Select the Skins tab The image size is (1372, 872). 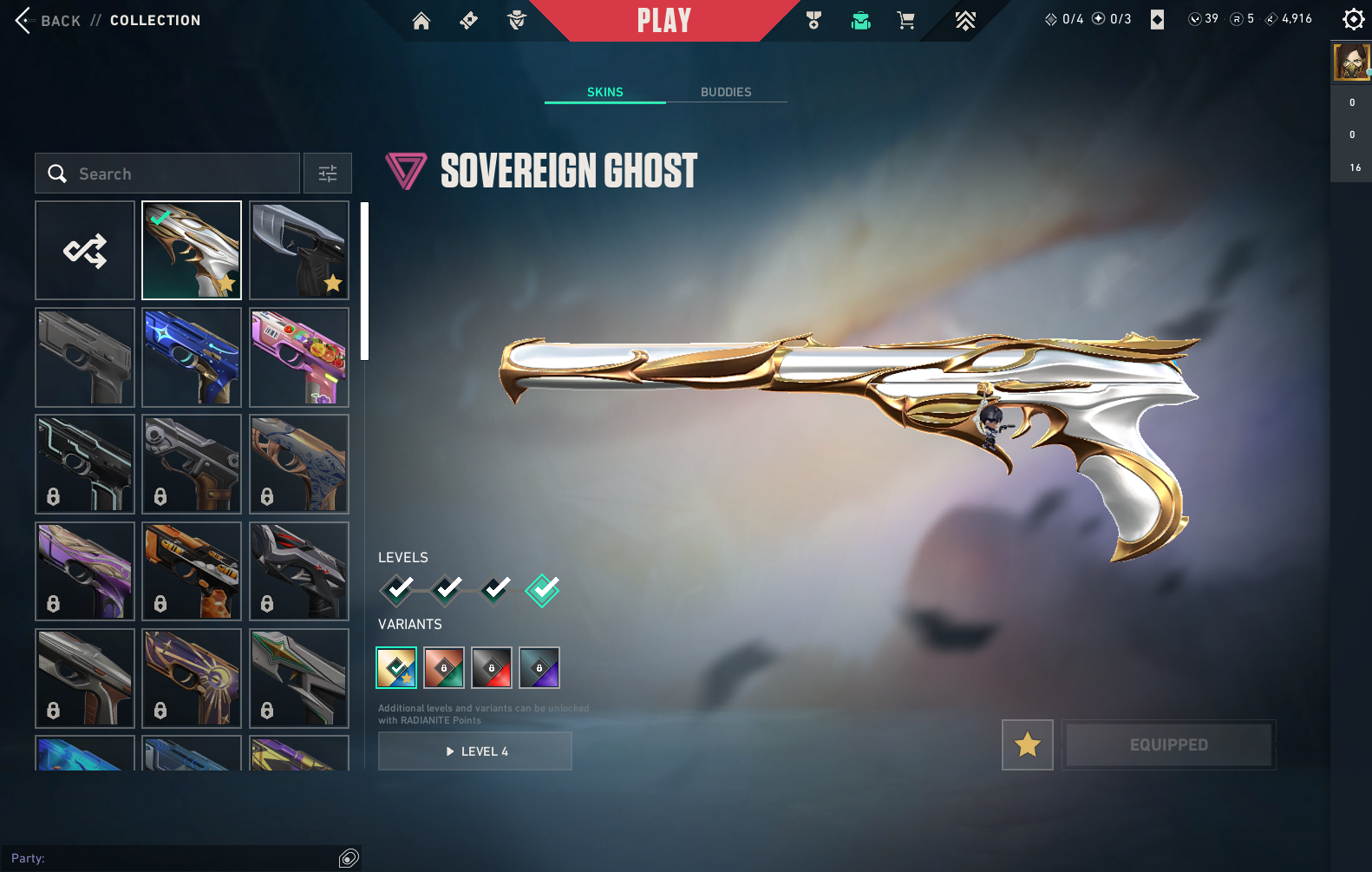[604, 92]
